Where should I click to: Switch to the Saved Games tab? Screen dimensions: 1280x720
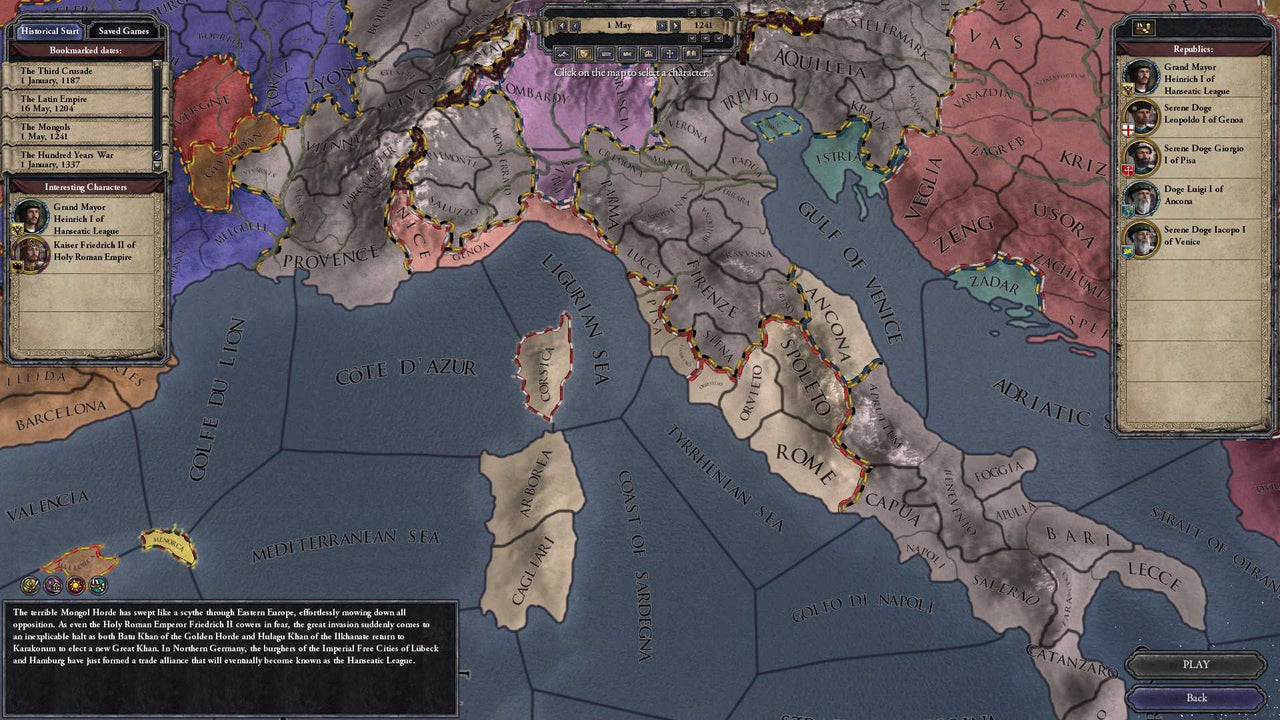[124, 31]
